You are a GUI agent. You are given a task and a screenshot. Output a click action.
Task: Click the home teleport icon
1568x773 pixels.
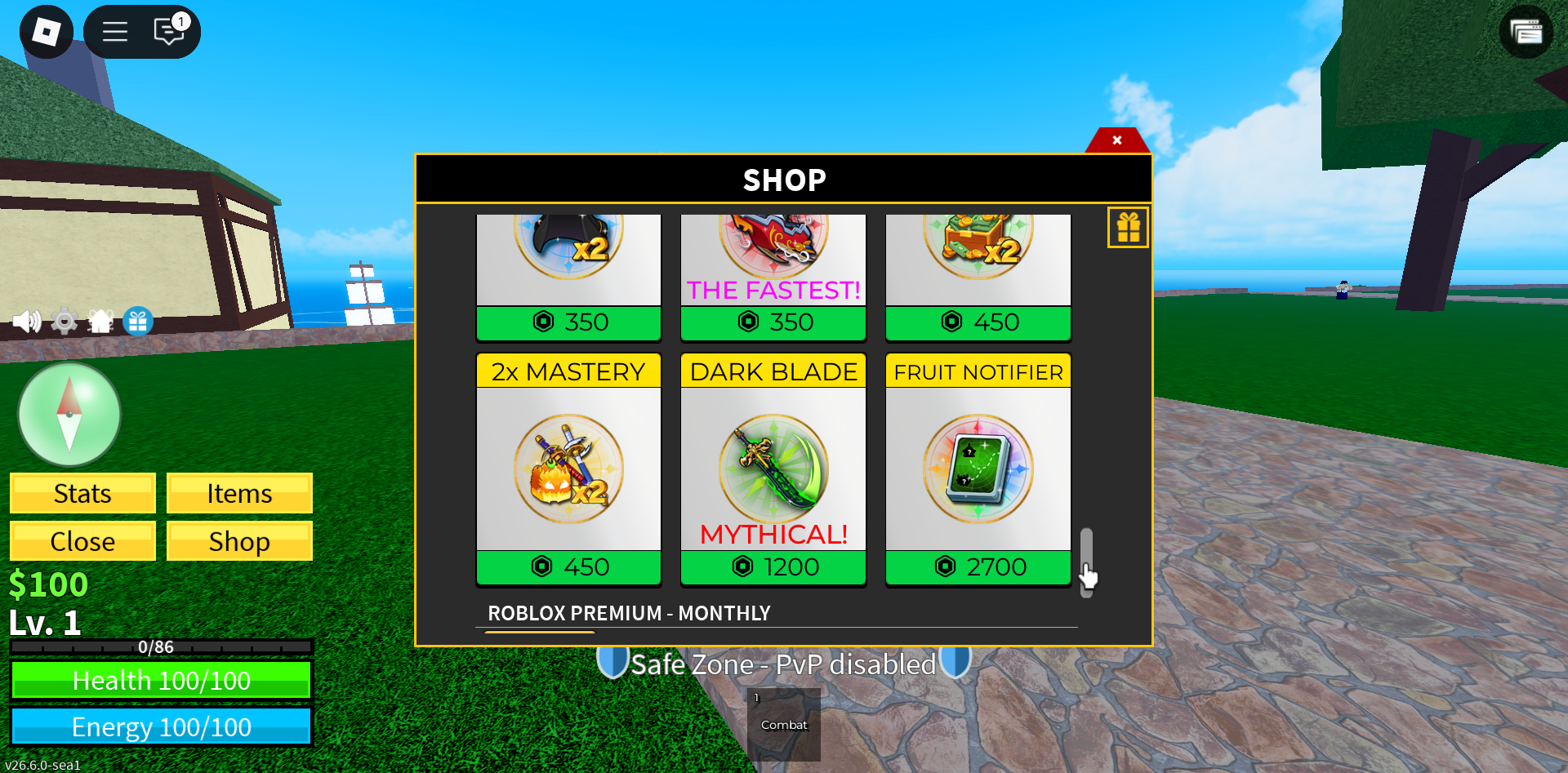[x=100, y=321]
